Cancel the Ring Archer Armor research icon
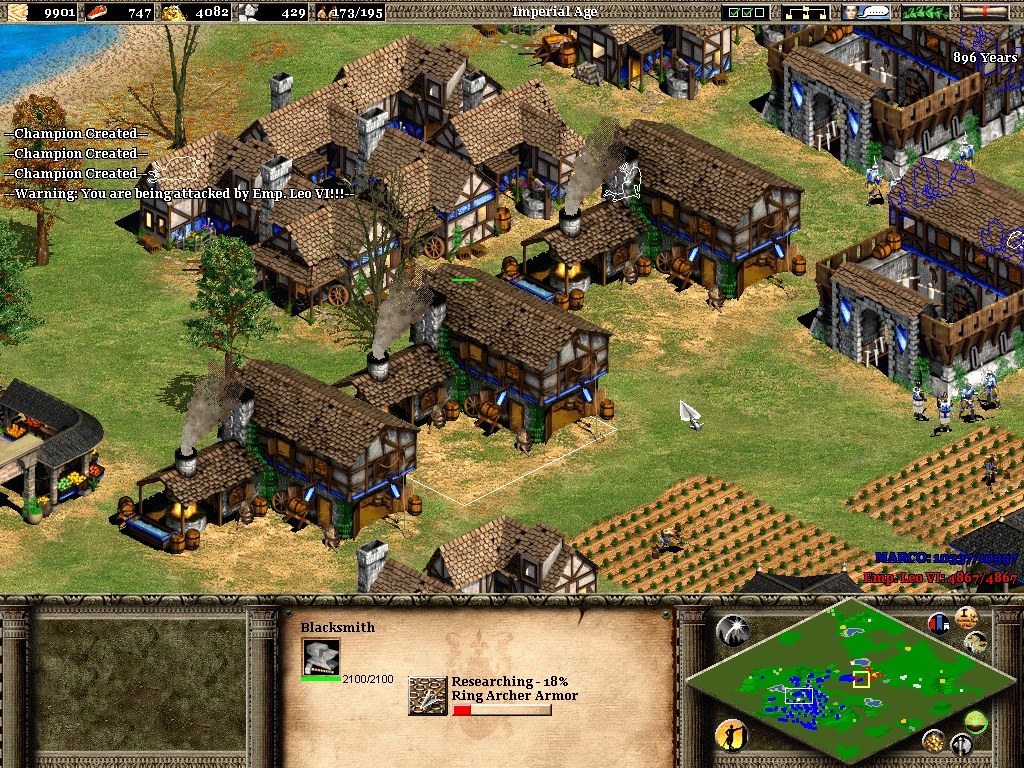 427,695
